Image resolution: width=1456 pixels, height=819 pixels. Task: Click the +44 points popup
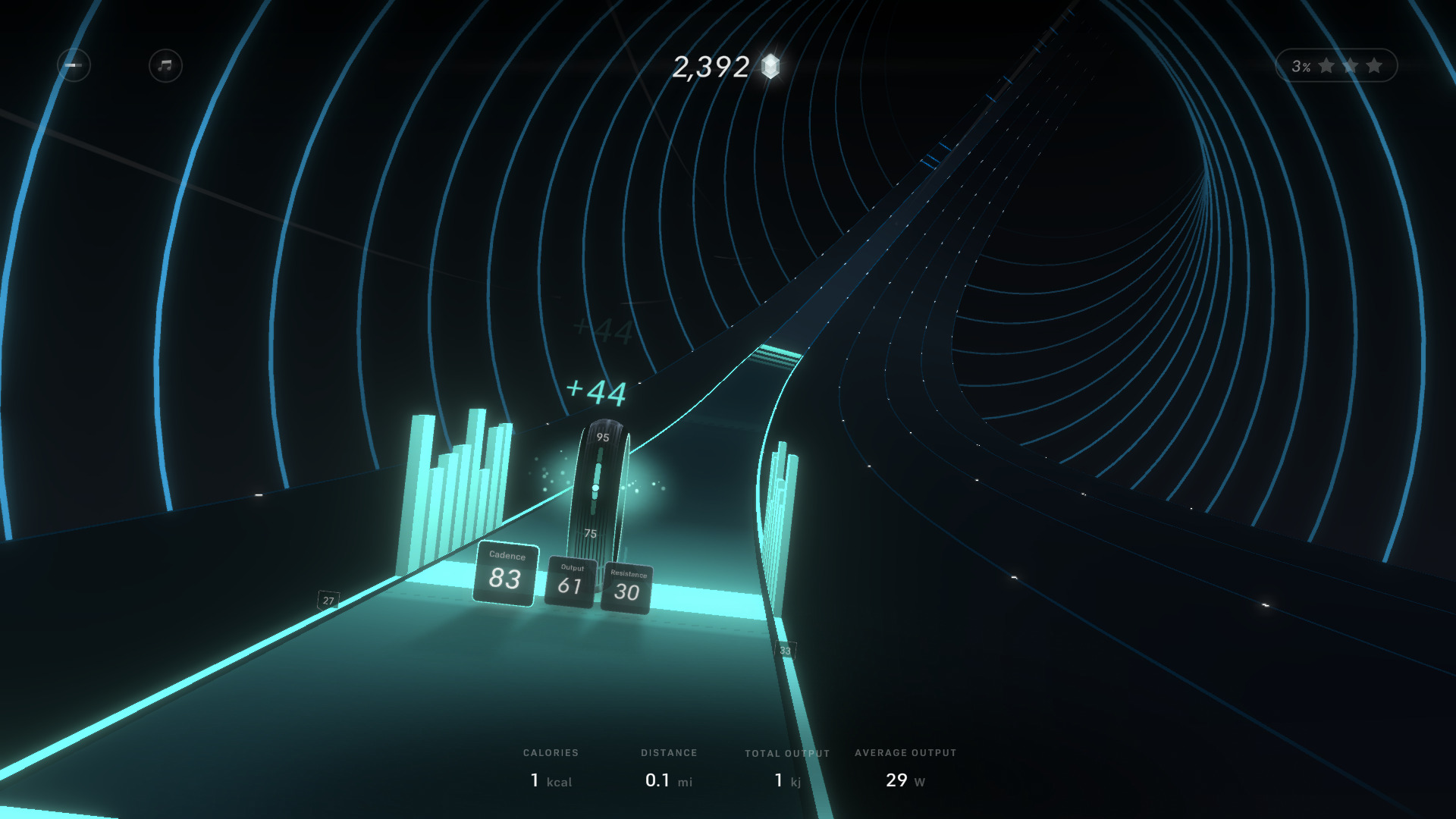(x=598, y=393)
